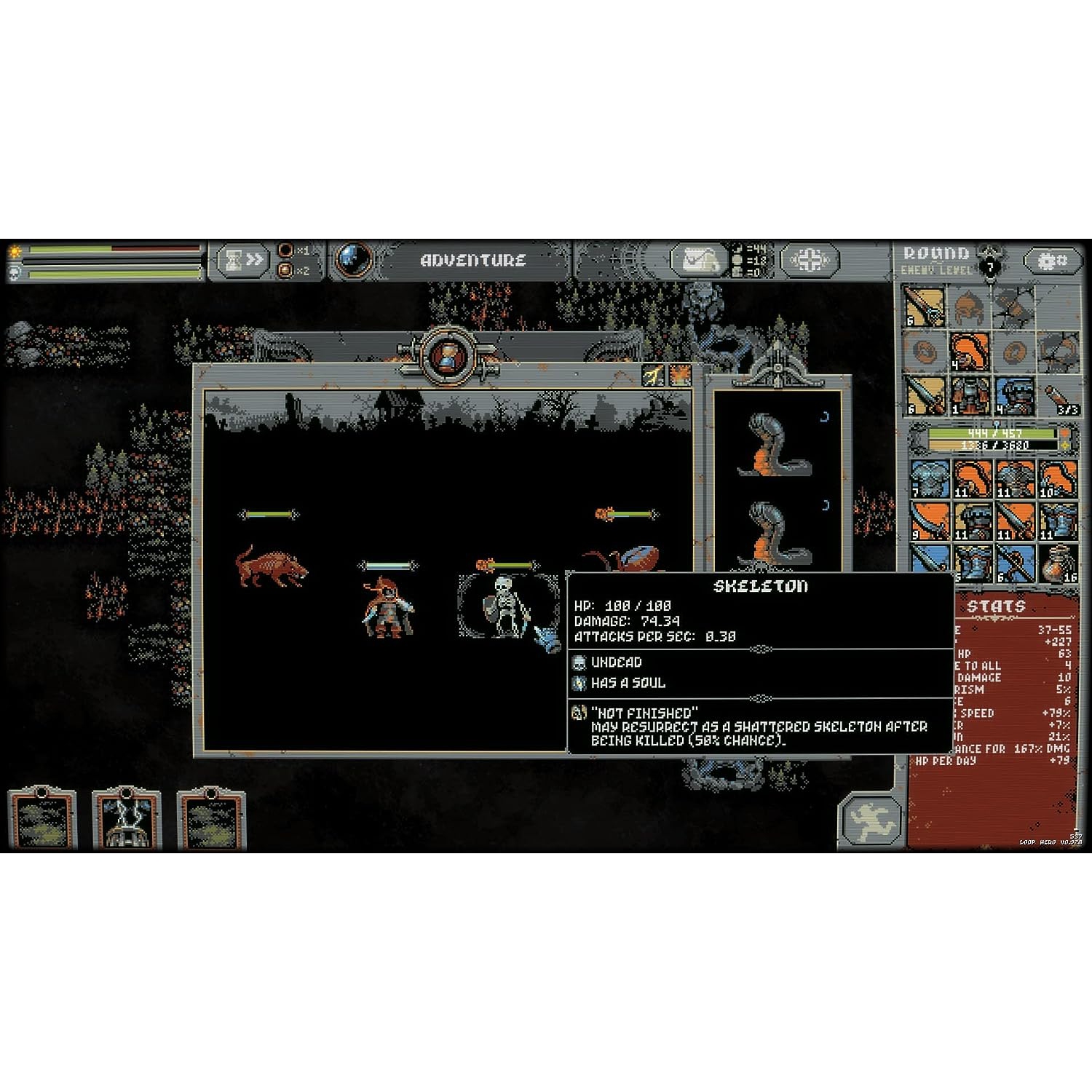Click the STATS panel header
The width and height of the screenshot is (1092, 1092).
coord(997,606)
